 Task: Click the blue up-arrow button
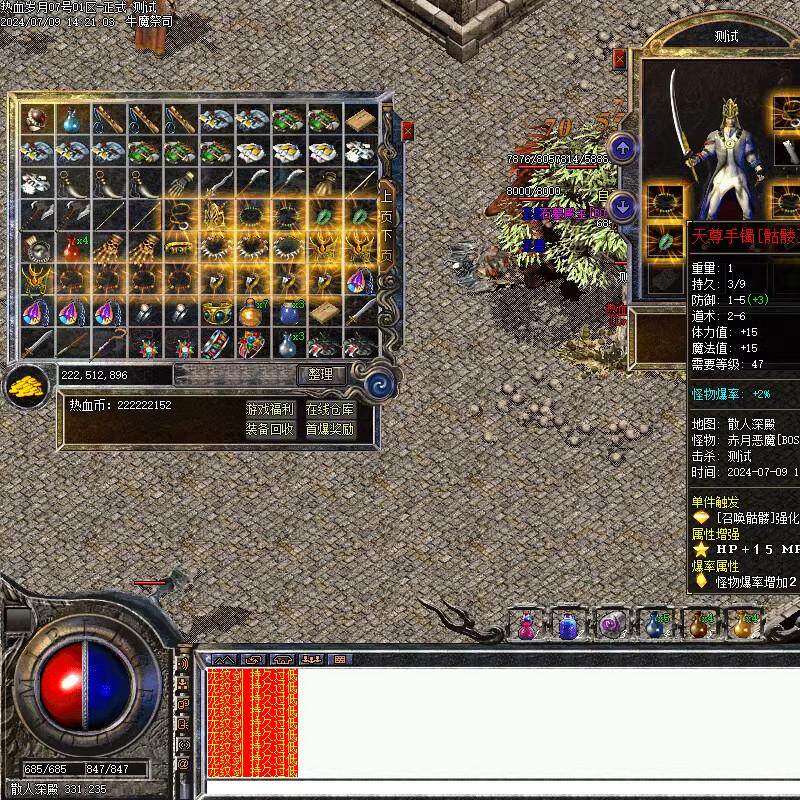pyautogui.click(x=623, y=148)
